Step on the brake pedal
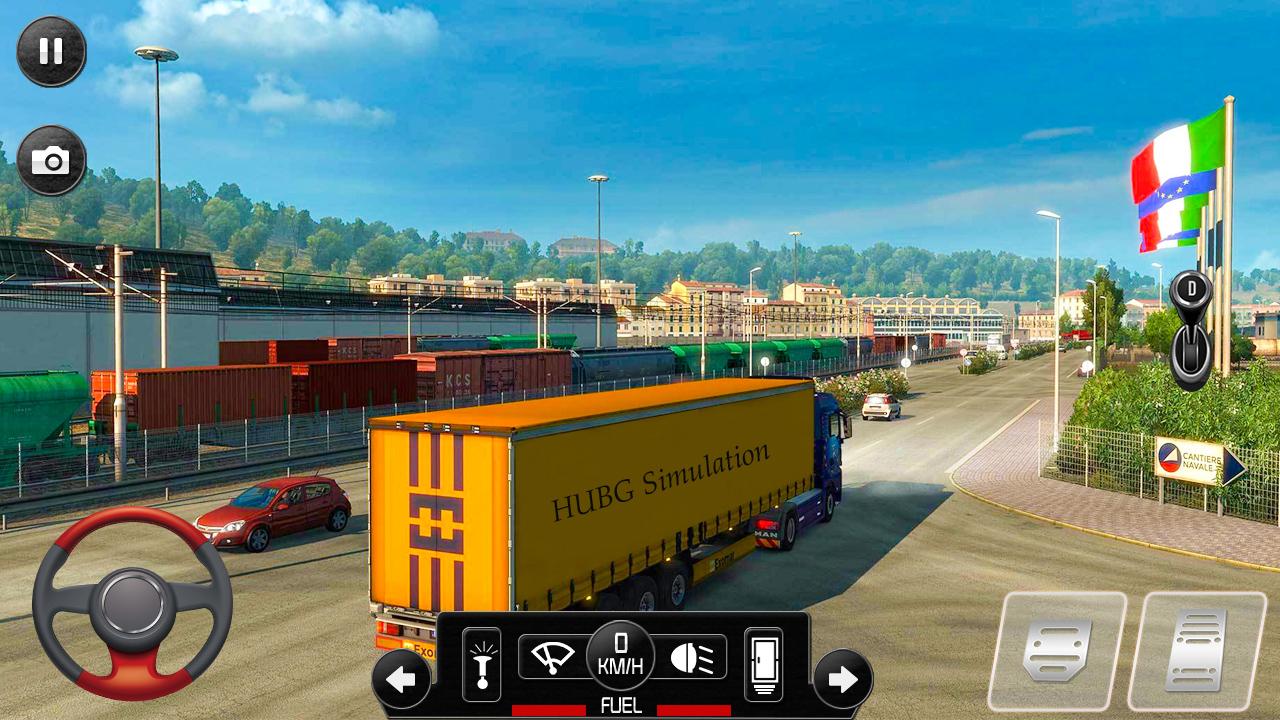The height and width of the screenshot is (720, 1280). click(1057, 651)
